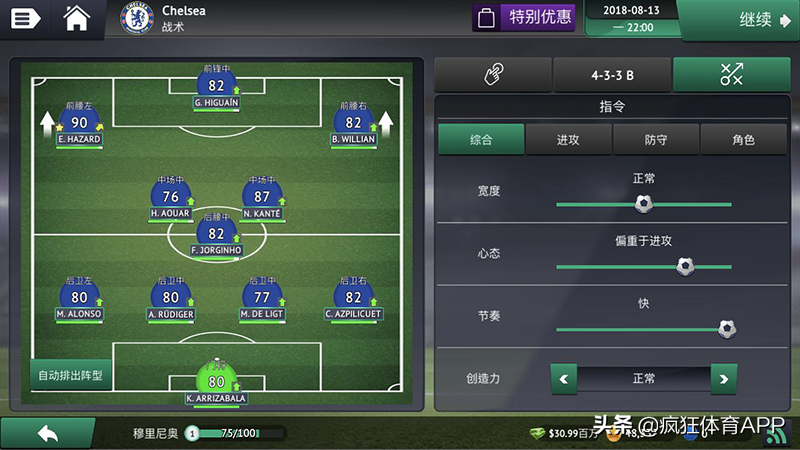Open the 特别优惠 special offer
The image size is (800, 450).
(x=524, y=17)
